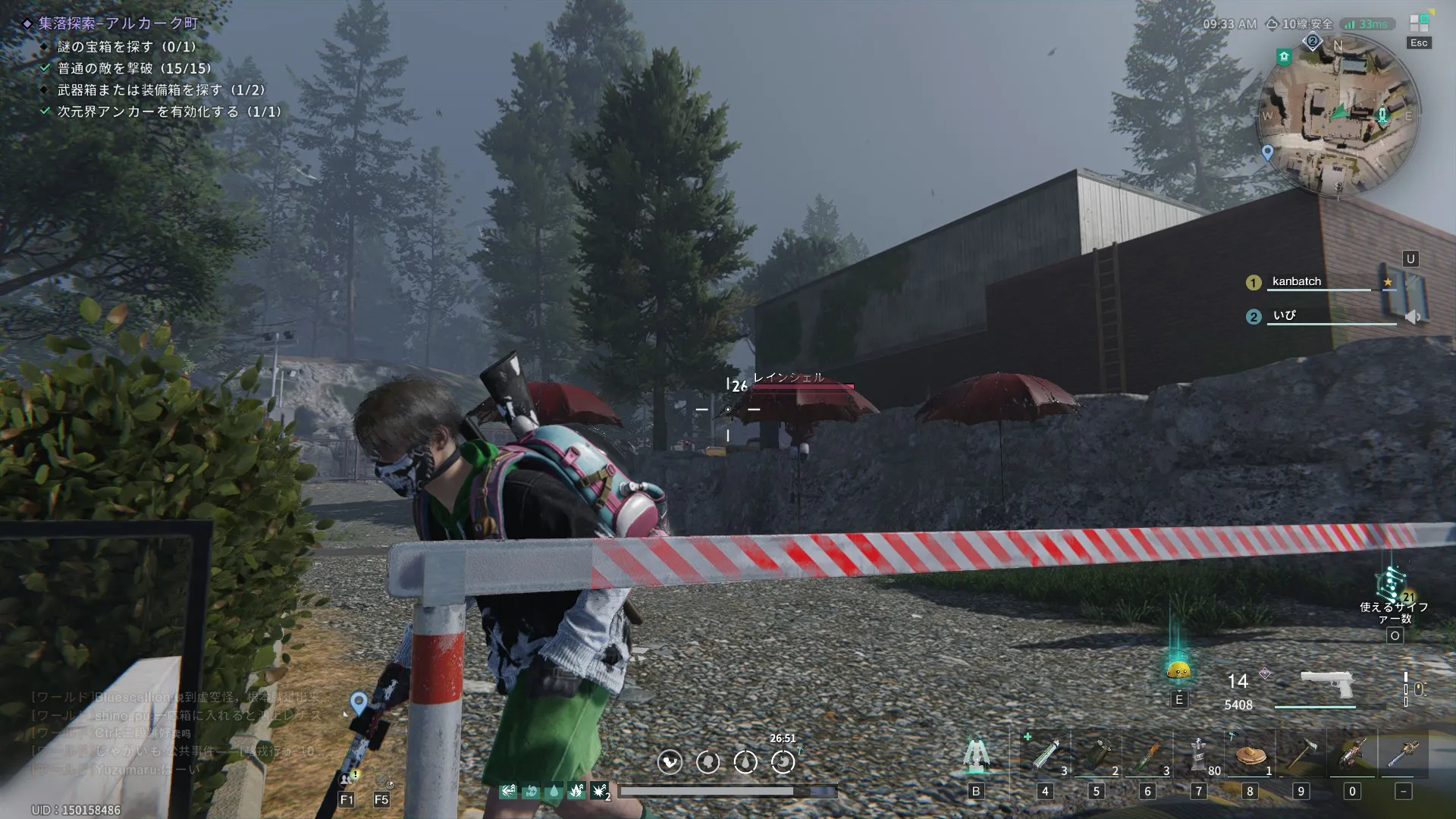
Task: Eat the pancake food item
Action: (x=1250, y=755)
